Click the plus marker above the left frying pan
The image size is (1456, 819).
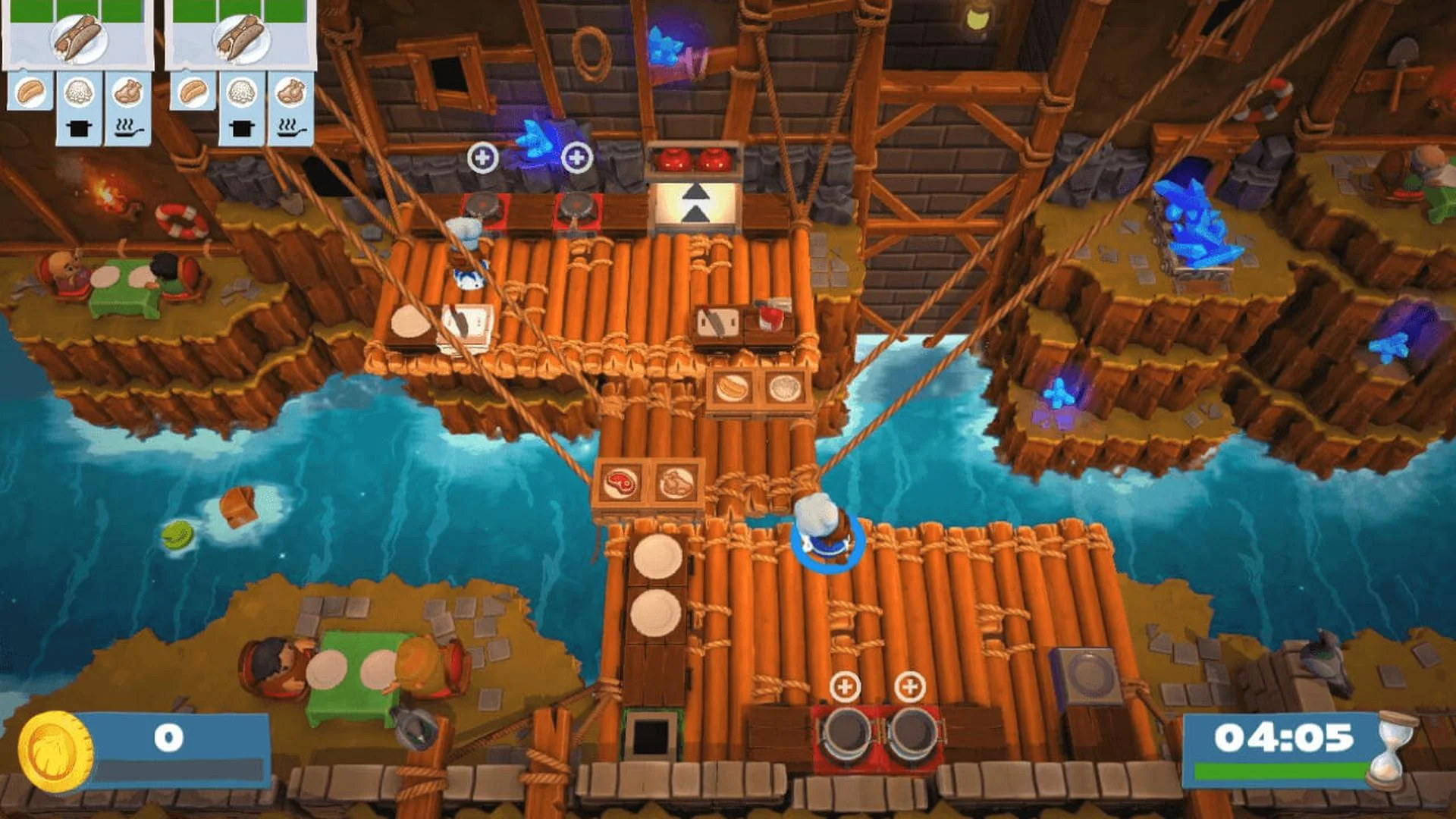point(483,157)
